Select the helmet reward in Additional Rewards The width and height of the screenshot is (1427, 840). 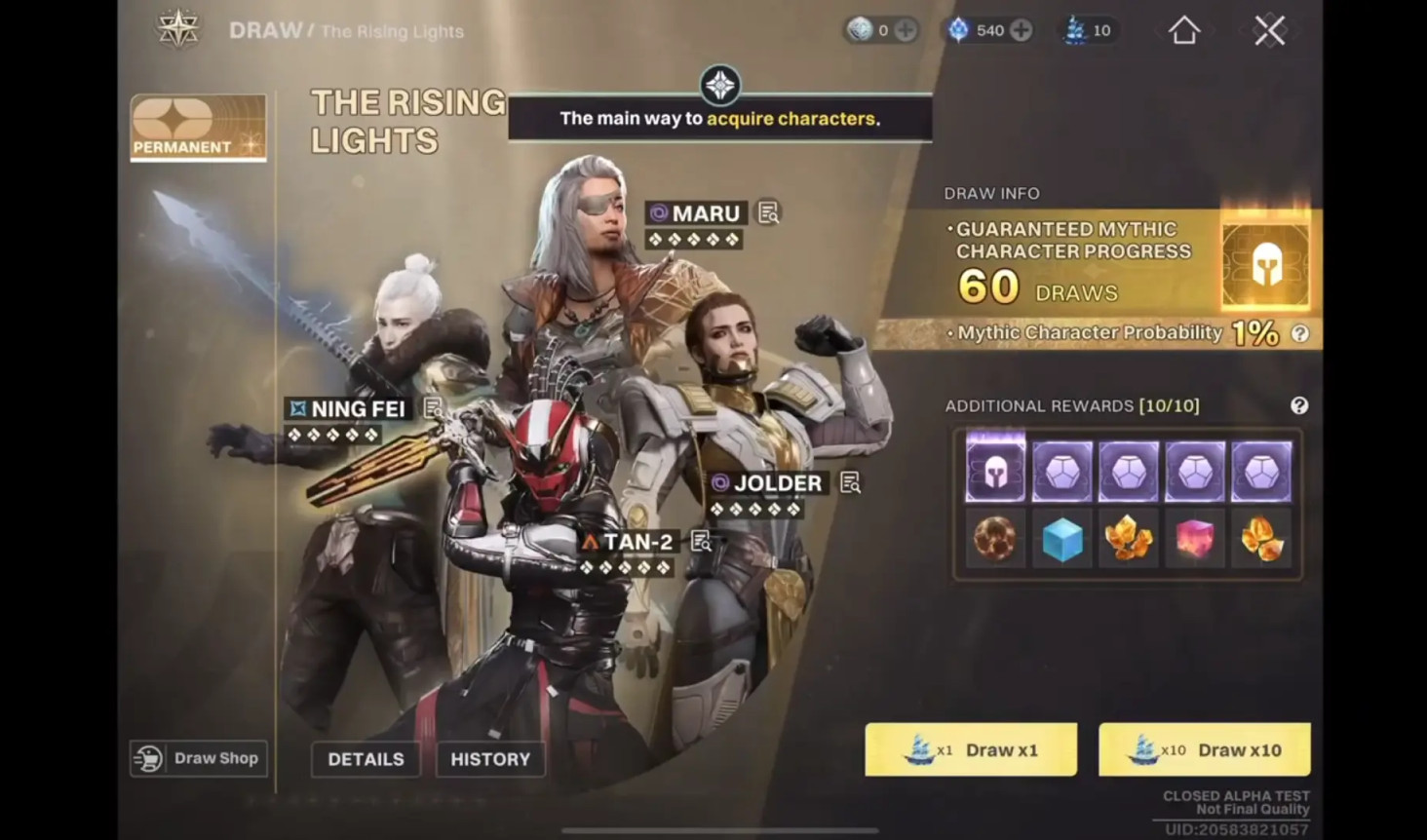(x=995, y=471)
